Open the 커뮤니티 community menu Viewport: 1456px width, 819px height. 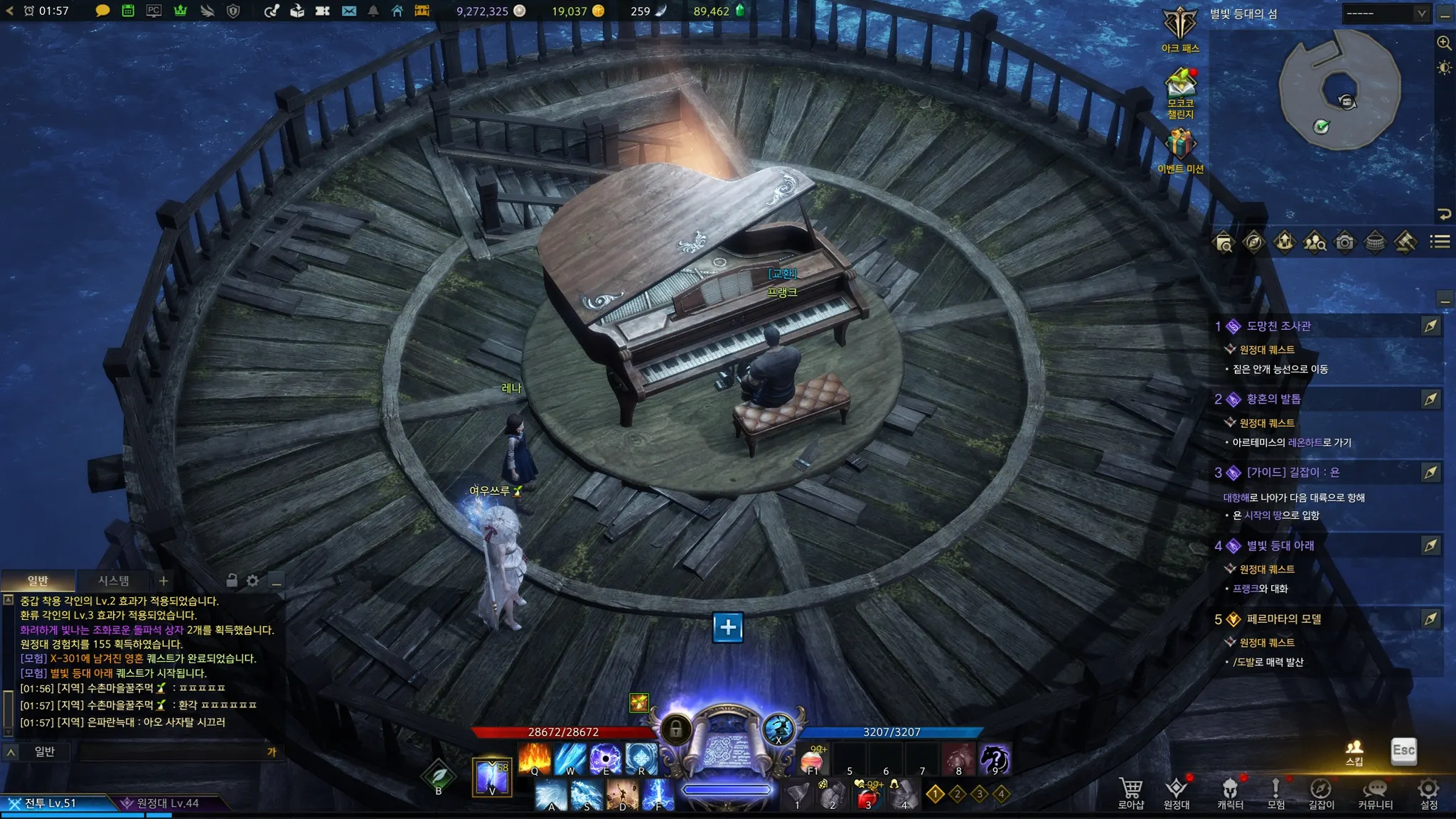pyautogui.click(x=1375, y=791)
